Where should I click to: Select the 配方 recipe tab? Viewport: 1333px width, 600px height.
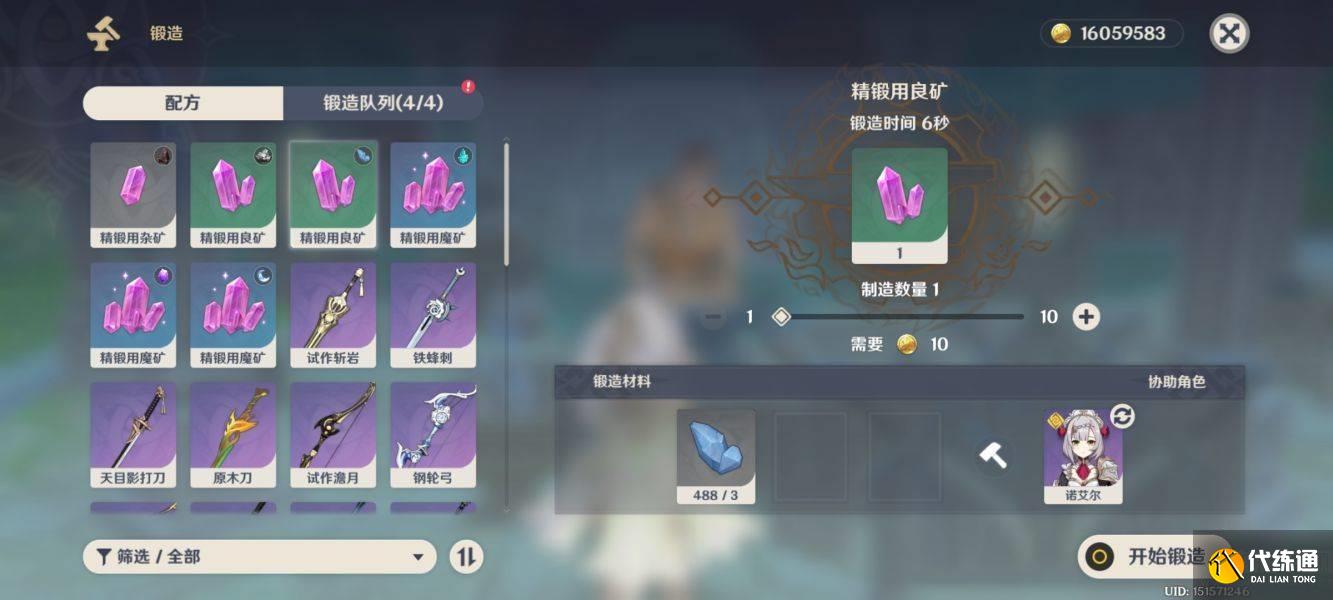[x=183, y=103]
